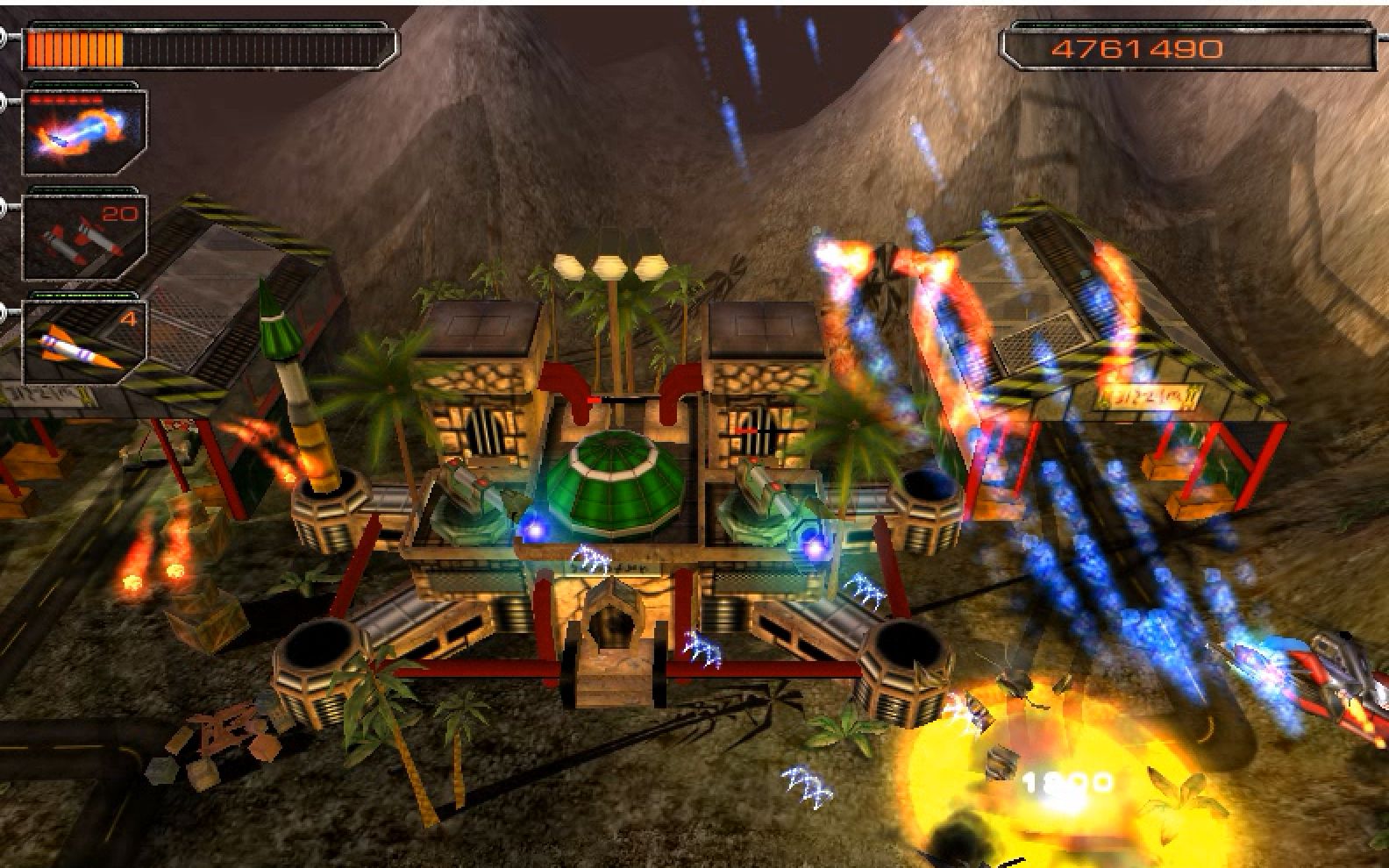Activate the orange missile slot with 4
Screen dimensions: 1389x868
[x=83, y=340]
